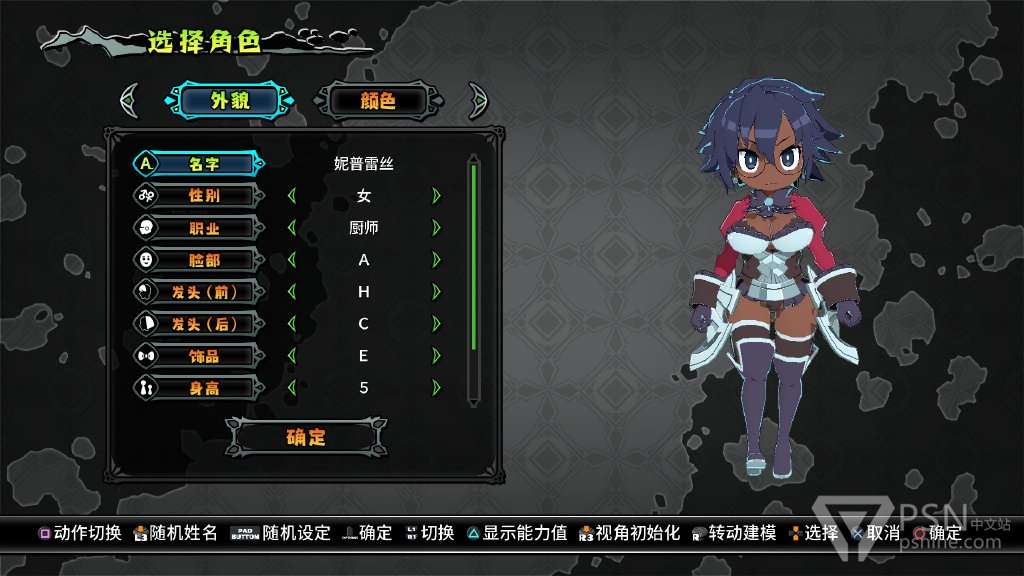
Task: Switch to the 外貌 appearance tab
Action: [x=231, y=100]
